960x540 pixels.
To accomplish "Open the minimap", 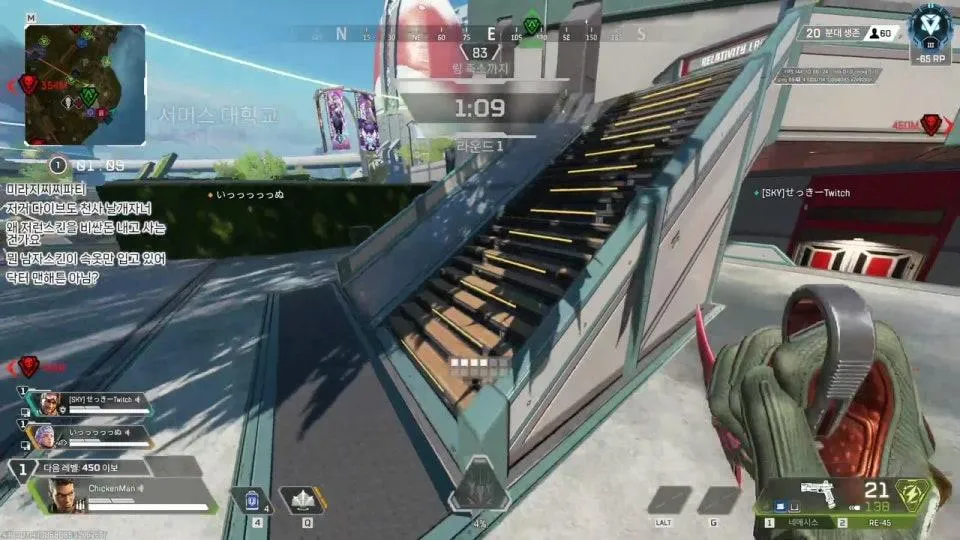I will [x=85, y=85].
